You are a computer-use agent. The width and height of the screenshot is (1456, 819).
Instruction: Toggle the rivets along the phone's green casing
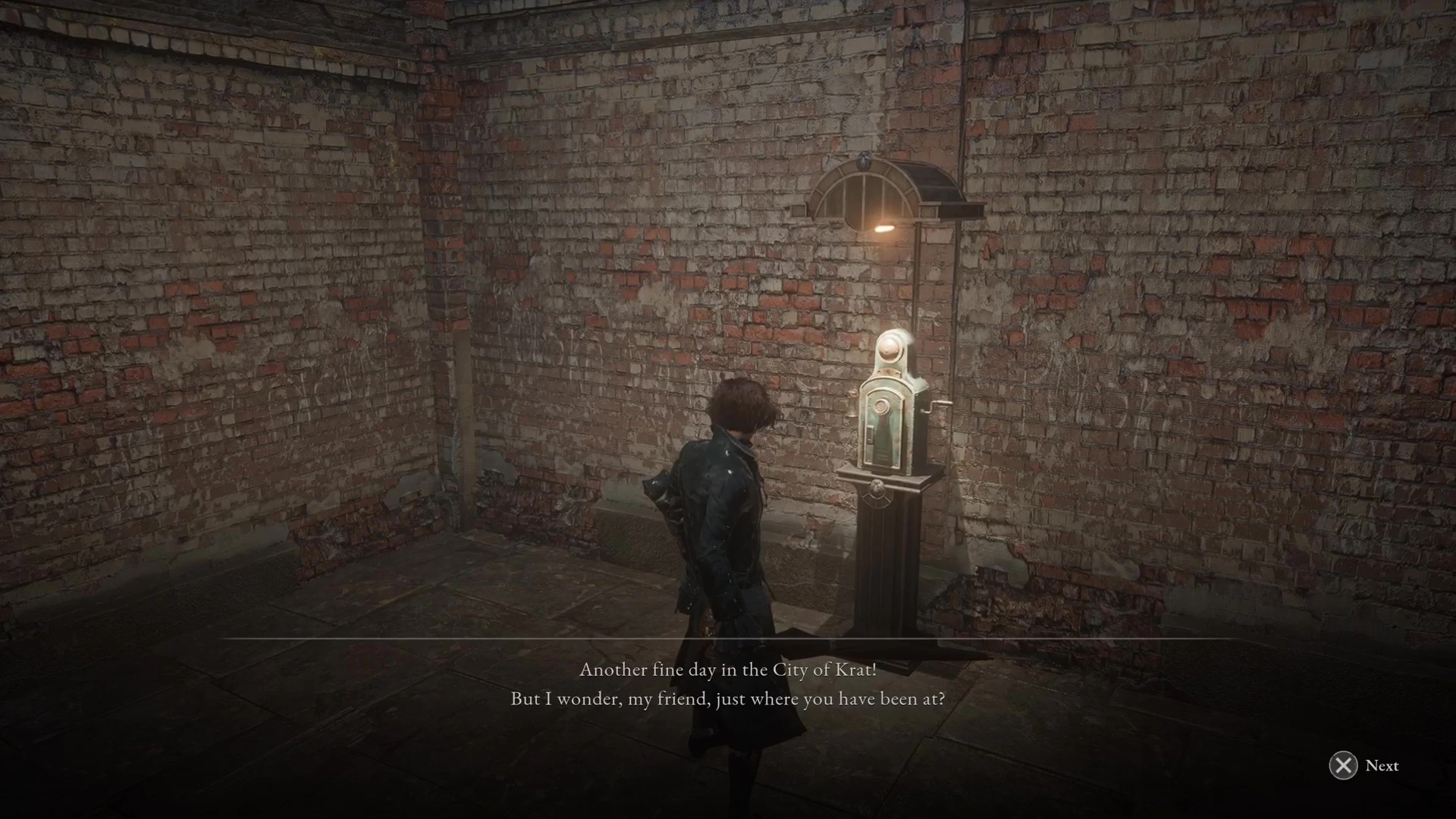coord(886,371)
